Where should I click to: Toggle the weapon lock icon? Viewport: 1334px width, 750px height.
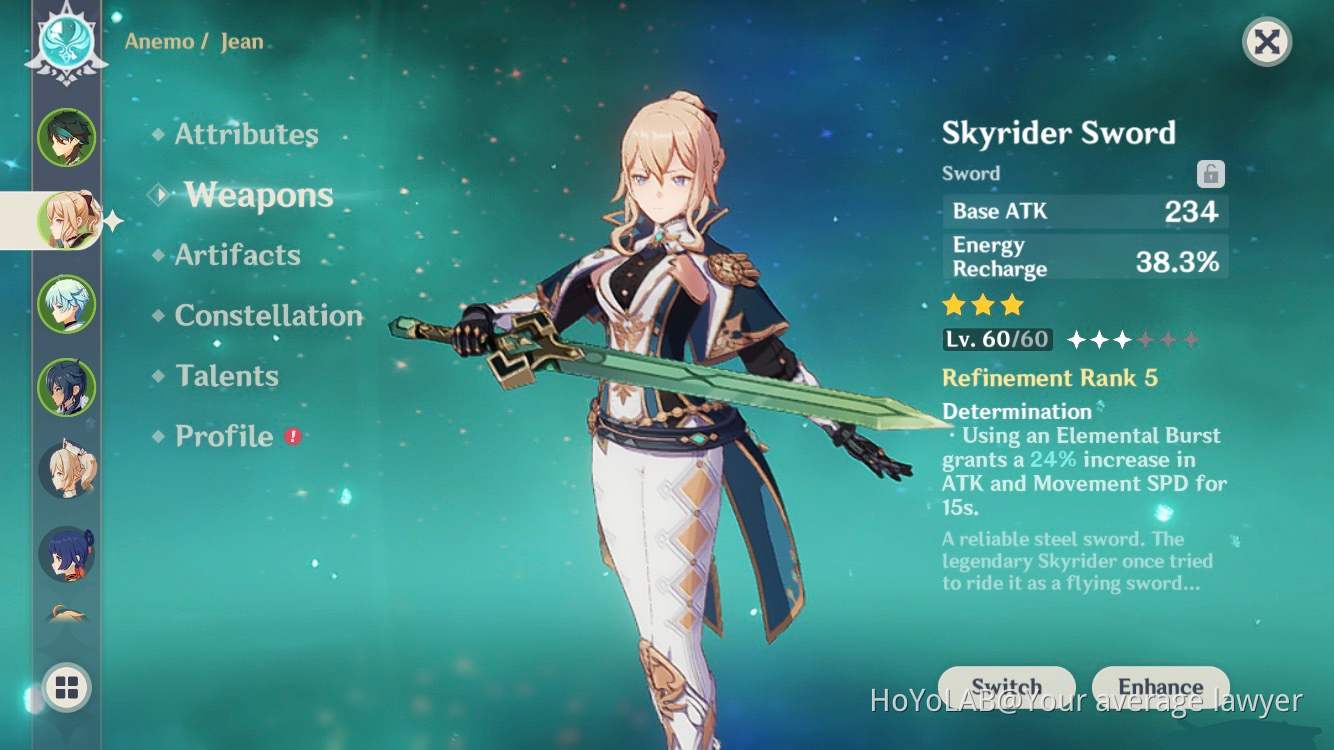point(1210,174)
